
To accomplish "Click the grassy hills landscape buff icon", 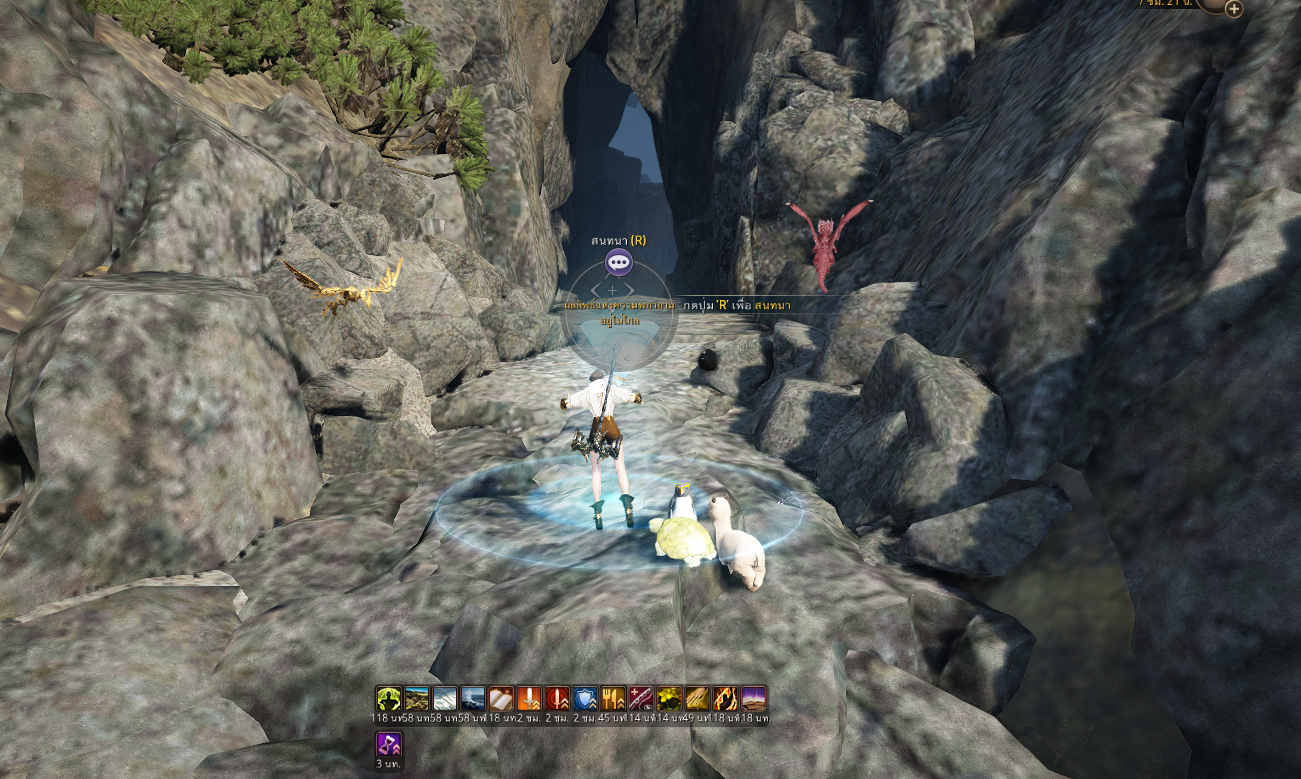I will point(417,698).
